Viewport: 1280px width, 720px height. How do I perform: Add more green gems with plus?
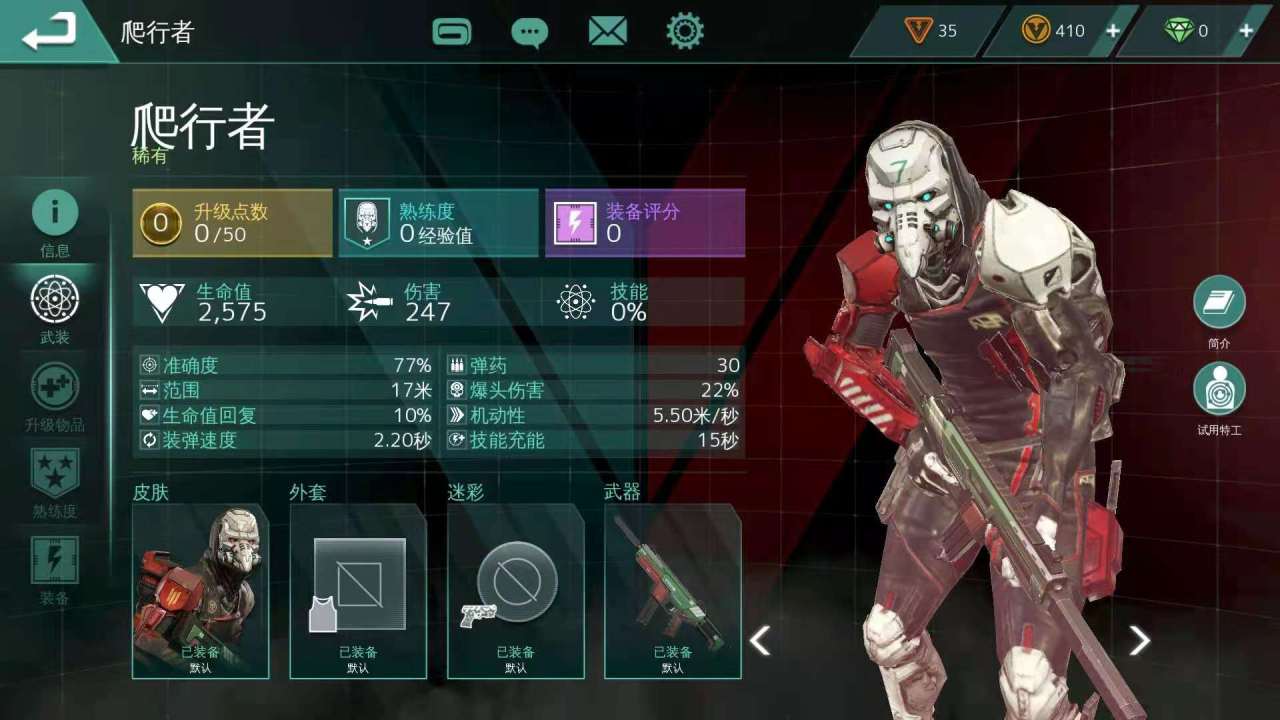pyautogui.click(x=1246, y=31)
